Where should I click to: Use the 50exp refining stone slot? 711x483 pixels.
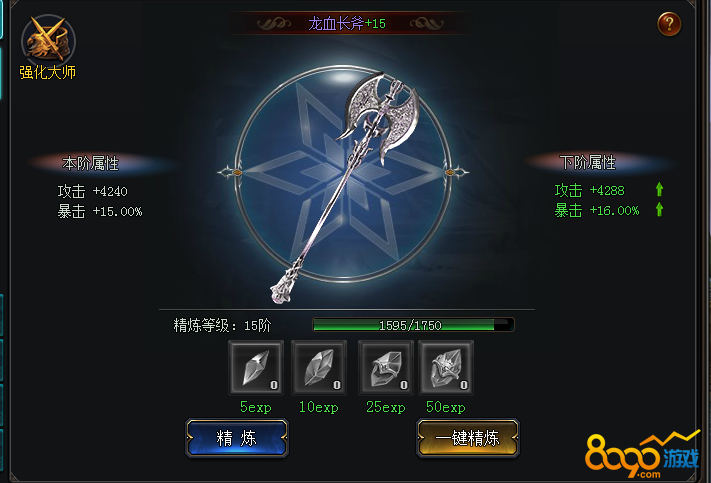tap(446, 368)
